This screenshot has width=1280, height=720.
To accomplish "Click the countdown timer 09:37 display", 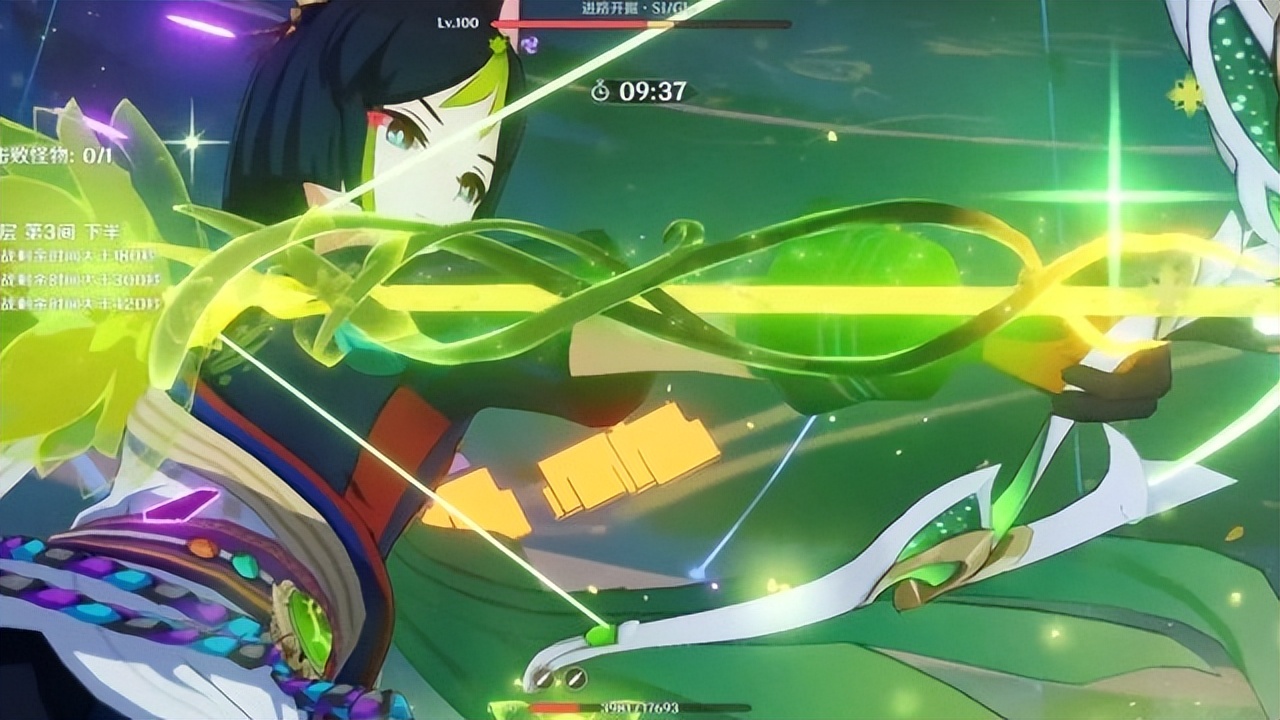I will (650, 90).
